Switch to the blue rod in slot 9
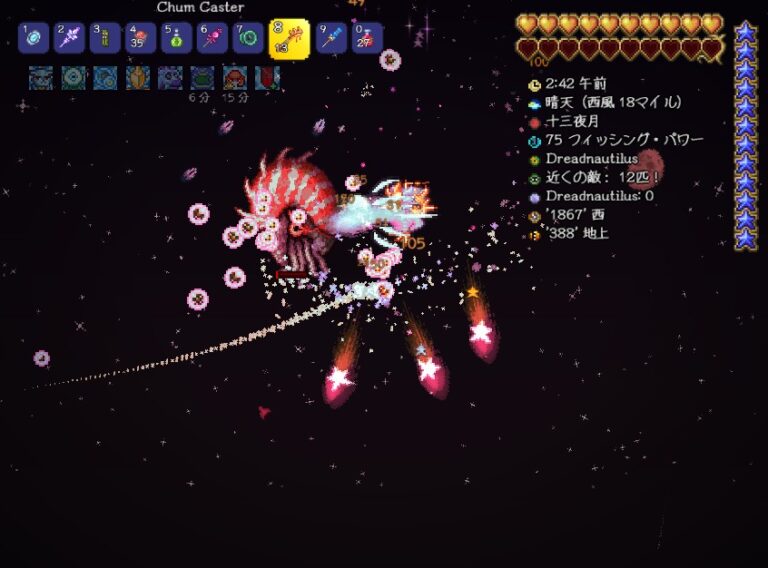 [331, 38]
